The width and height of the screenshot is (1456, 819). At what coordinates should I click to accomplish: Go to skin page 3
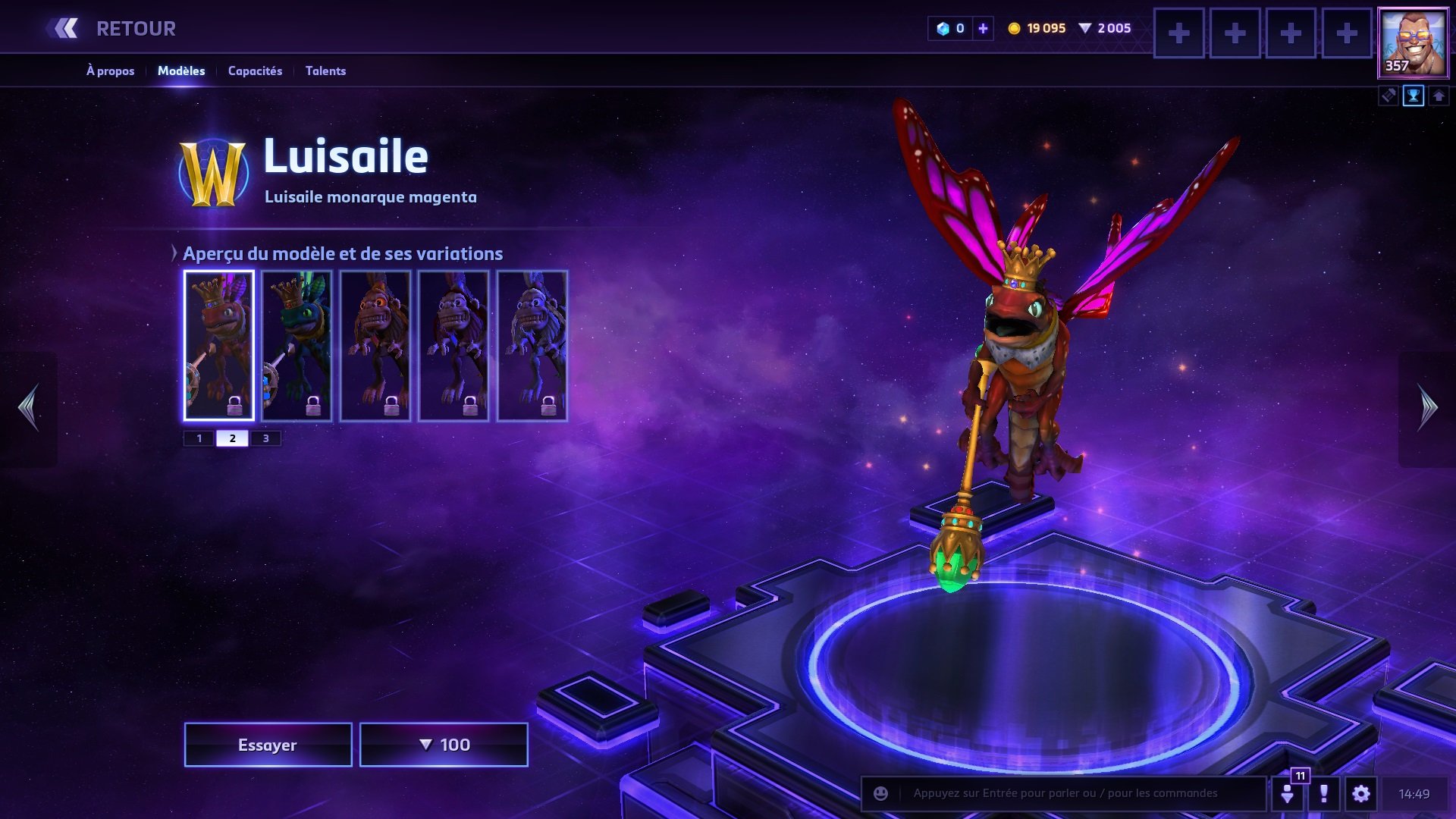coord(265,438)
